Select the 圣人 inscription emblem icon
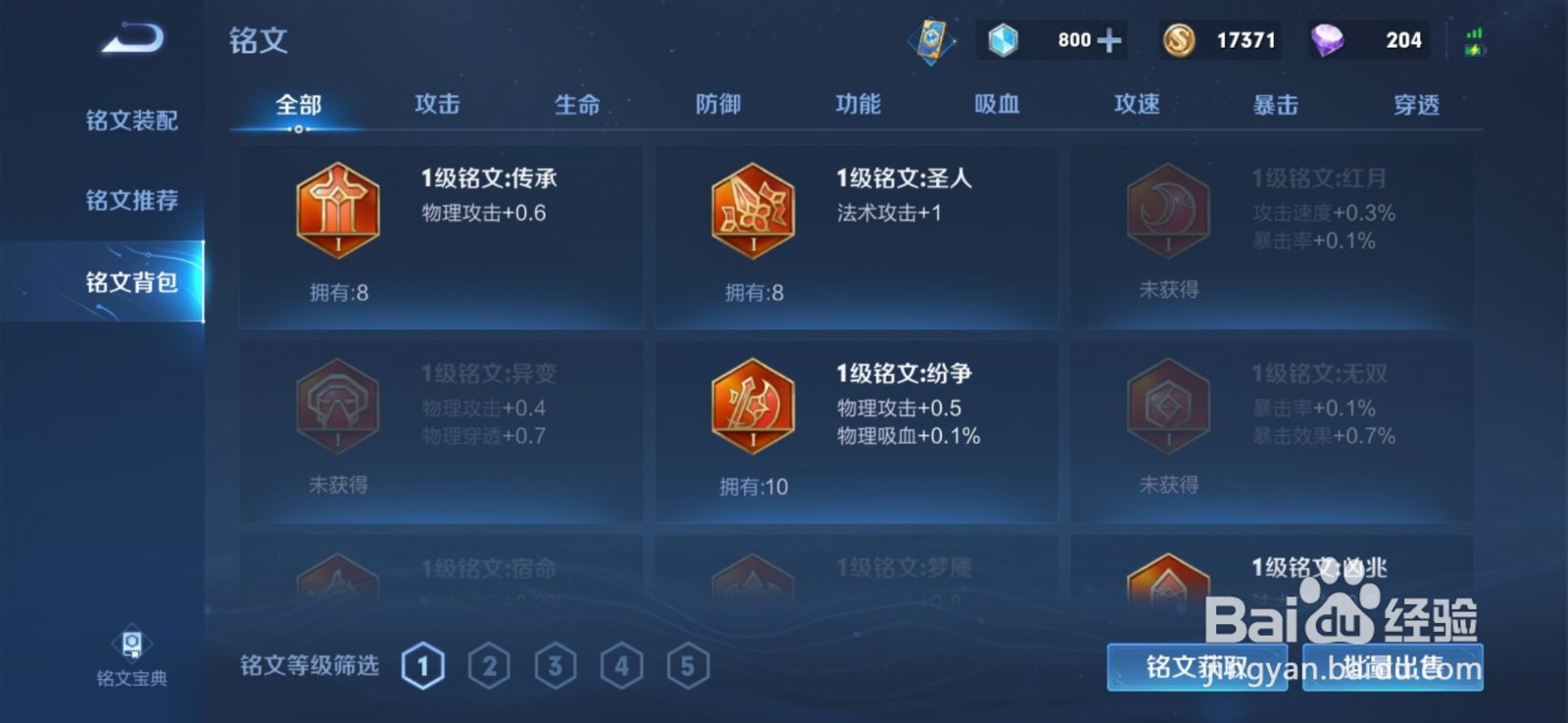The width and height of the screenshot is (1568, 723). (751, 210)
